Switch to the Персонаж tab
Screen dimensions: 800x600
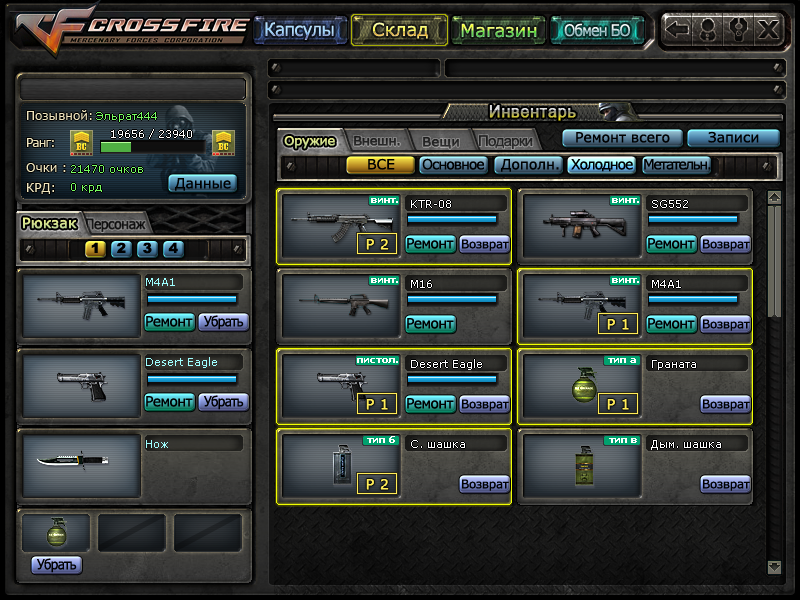[x=117, y=224]
